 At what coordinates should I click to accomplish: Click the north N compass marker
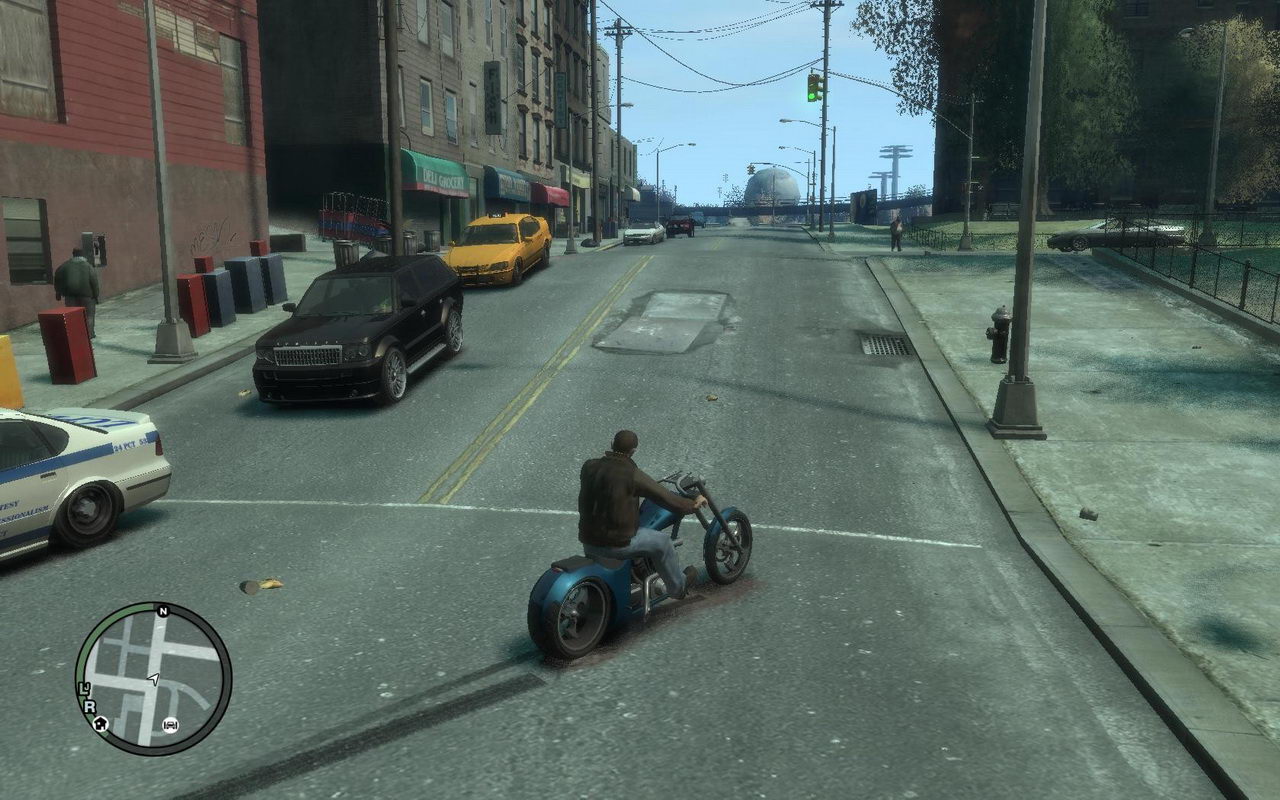point(162,610)
